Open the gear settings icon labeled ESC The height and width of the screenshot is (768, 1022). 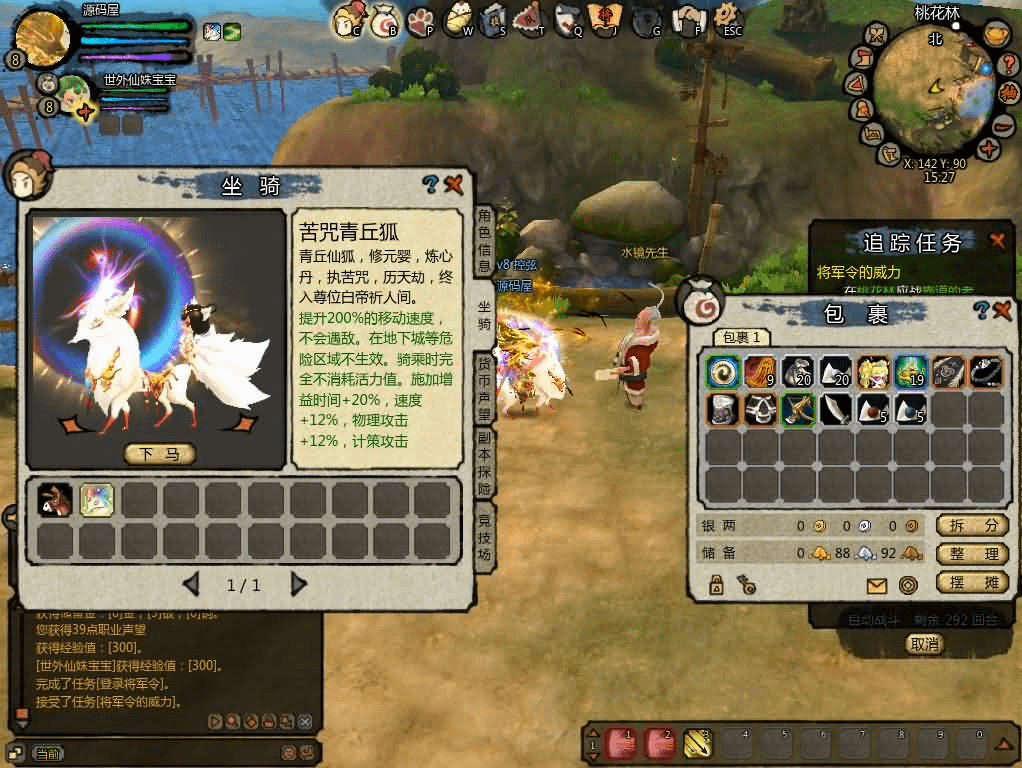pyautogui.click(x=729, y=18)
